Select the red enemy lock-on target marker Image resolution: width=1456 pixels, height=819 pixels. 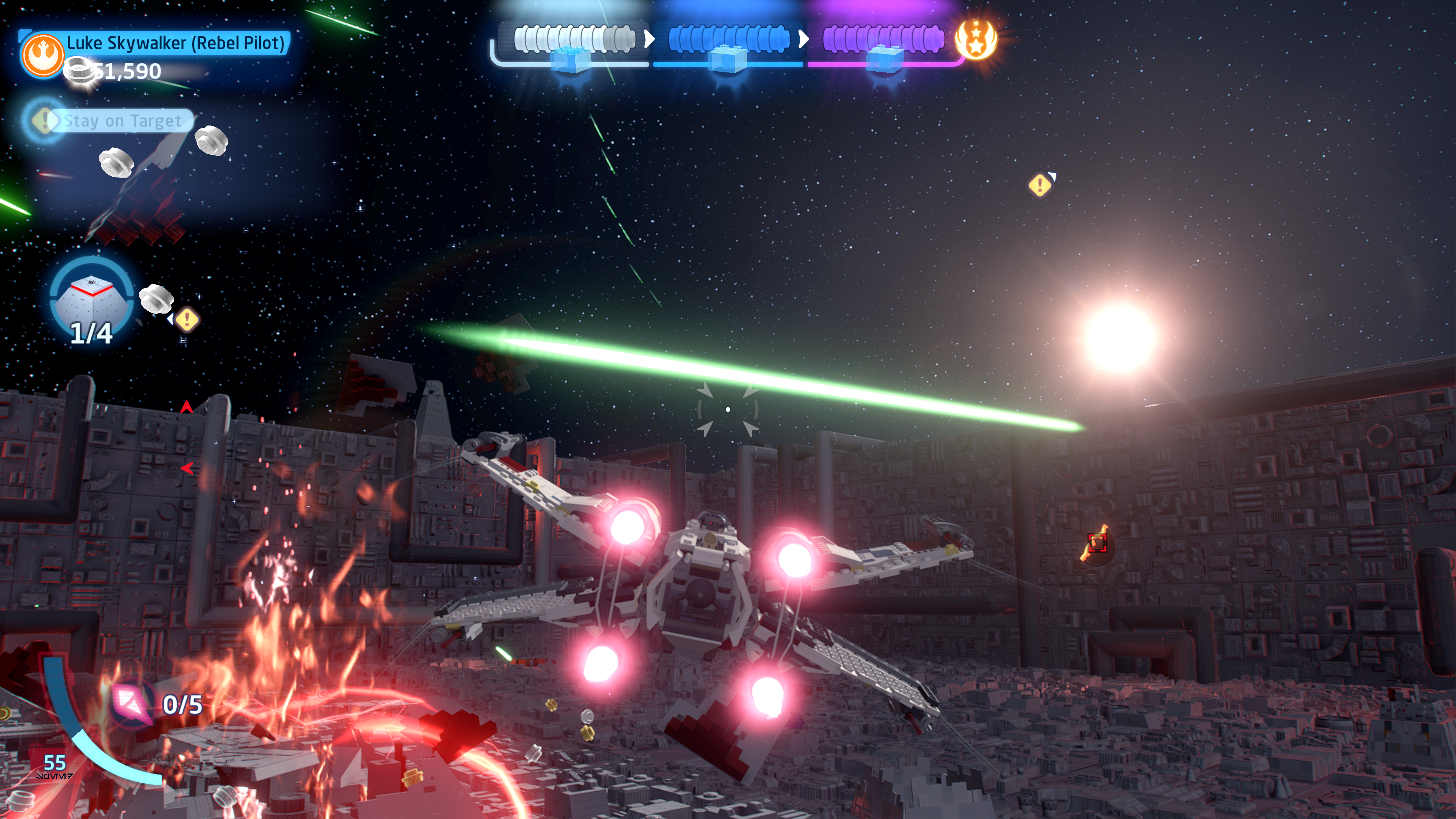[1097, 543]
